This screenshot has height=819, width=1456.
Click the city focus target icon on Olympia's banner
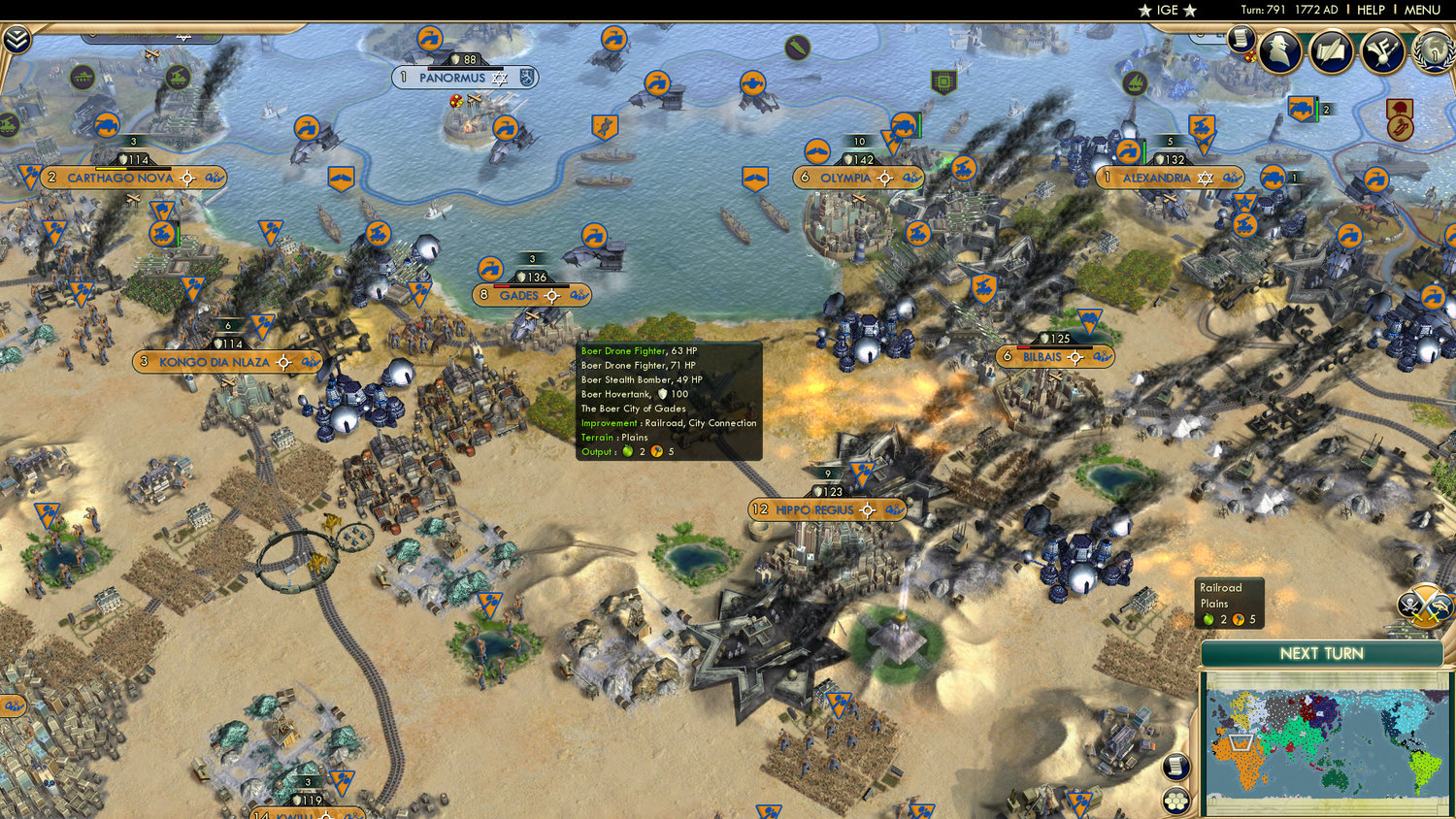[883, 179]
